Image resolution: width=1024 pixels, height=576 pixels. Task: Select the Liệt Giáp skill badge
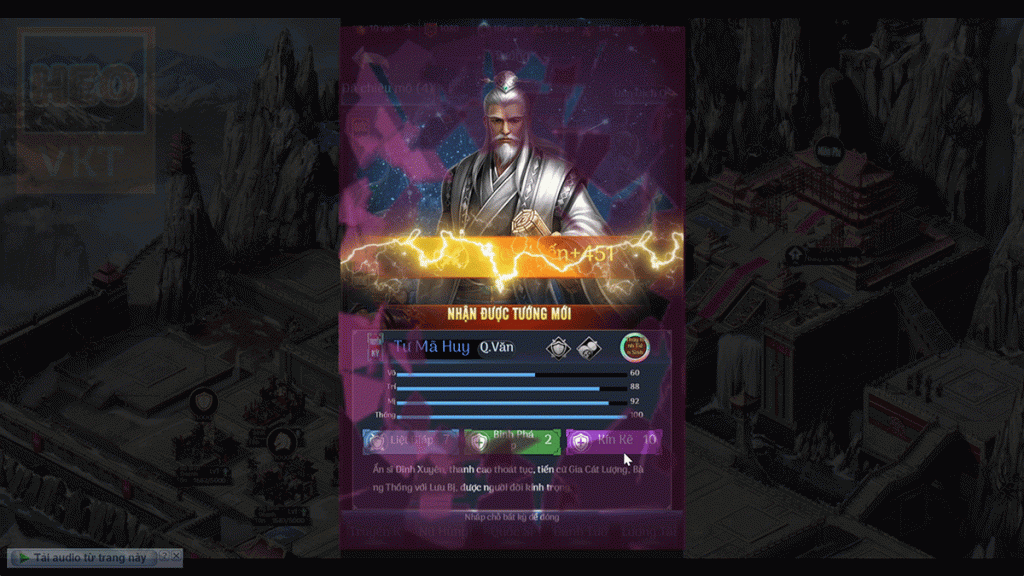click(410, 440)
